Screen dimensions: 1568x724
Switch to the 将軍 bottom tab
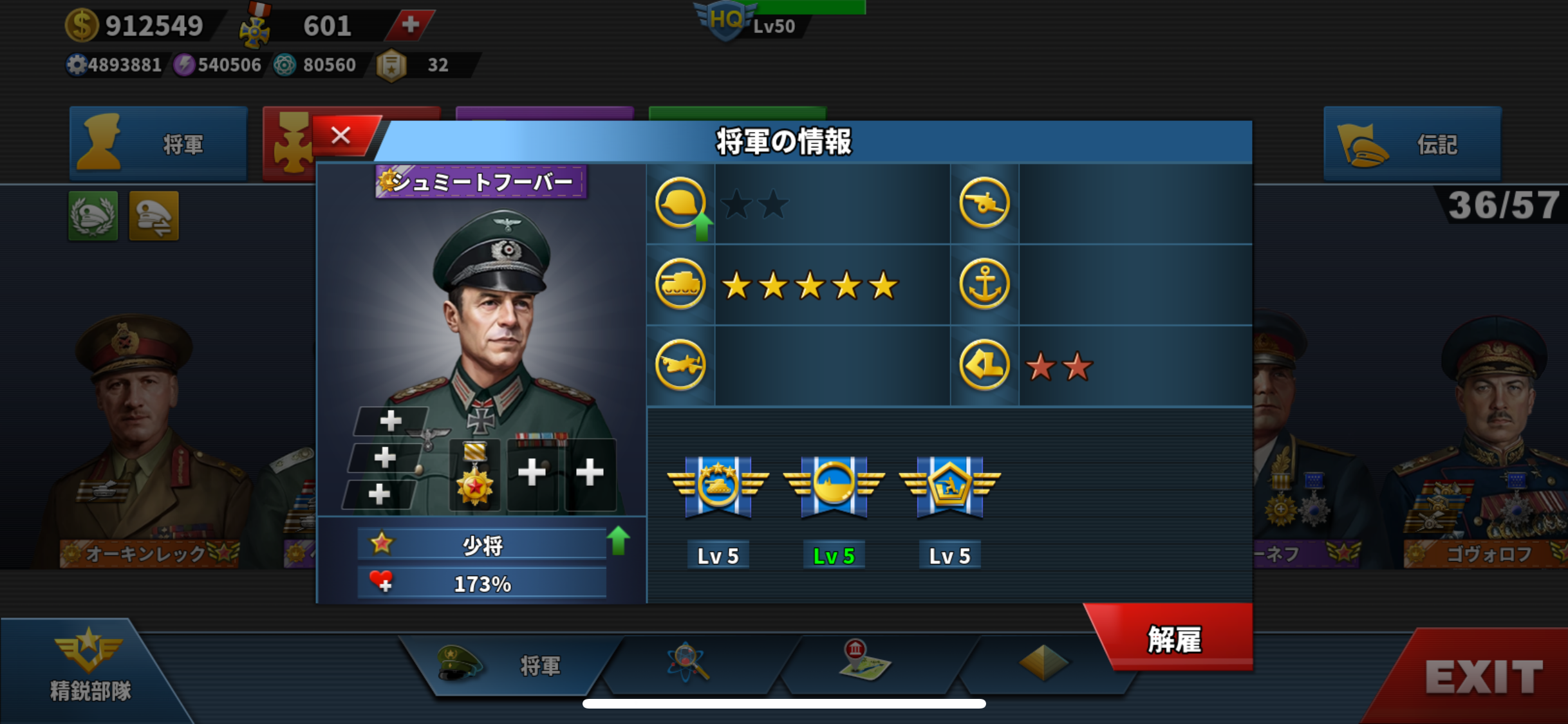coord(509,665)
